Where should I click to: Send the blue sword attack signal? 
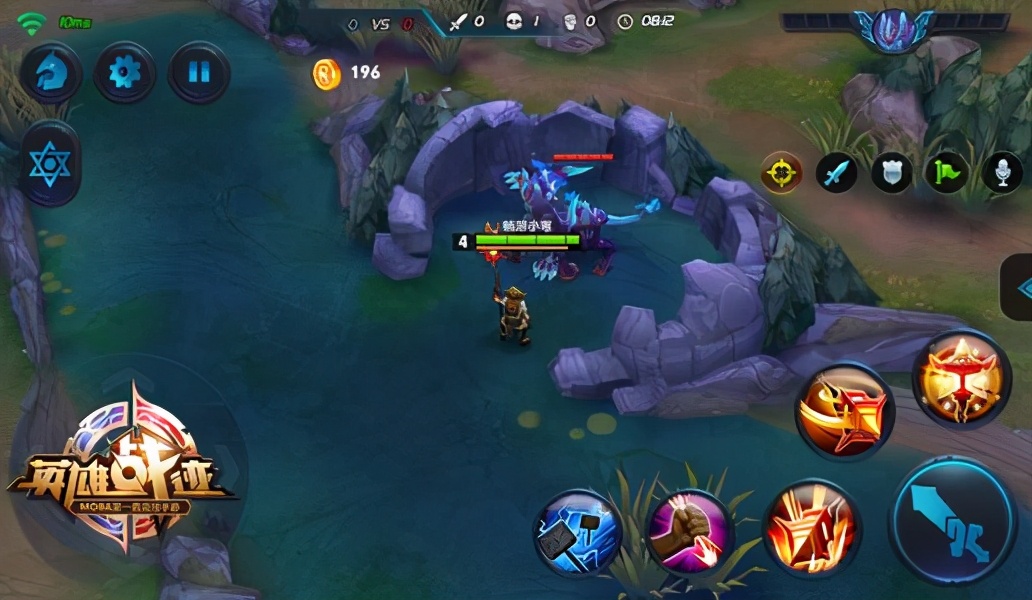(x=836, y=173)
